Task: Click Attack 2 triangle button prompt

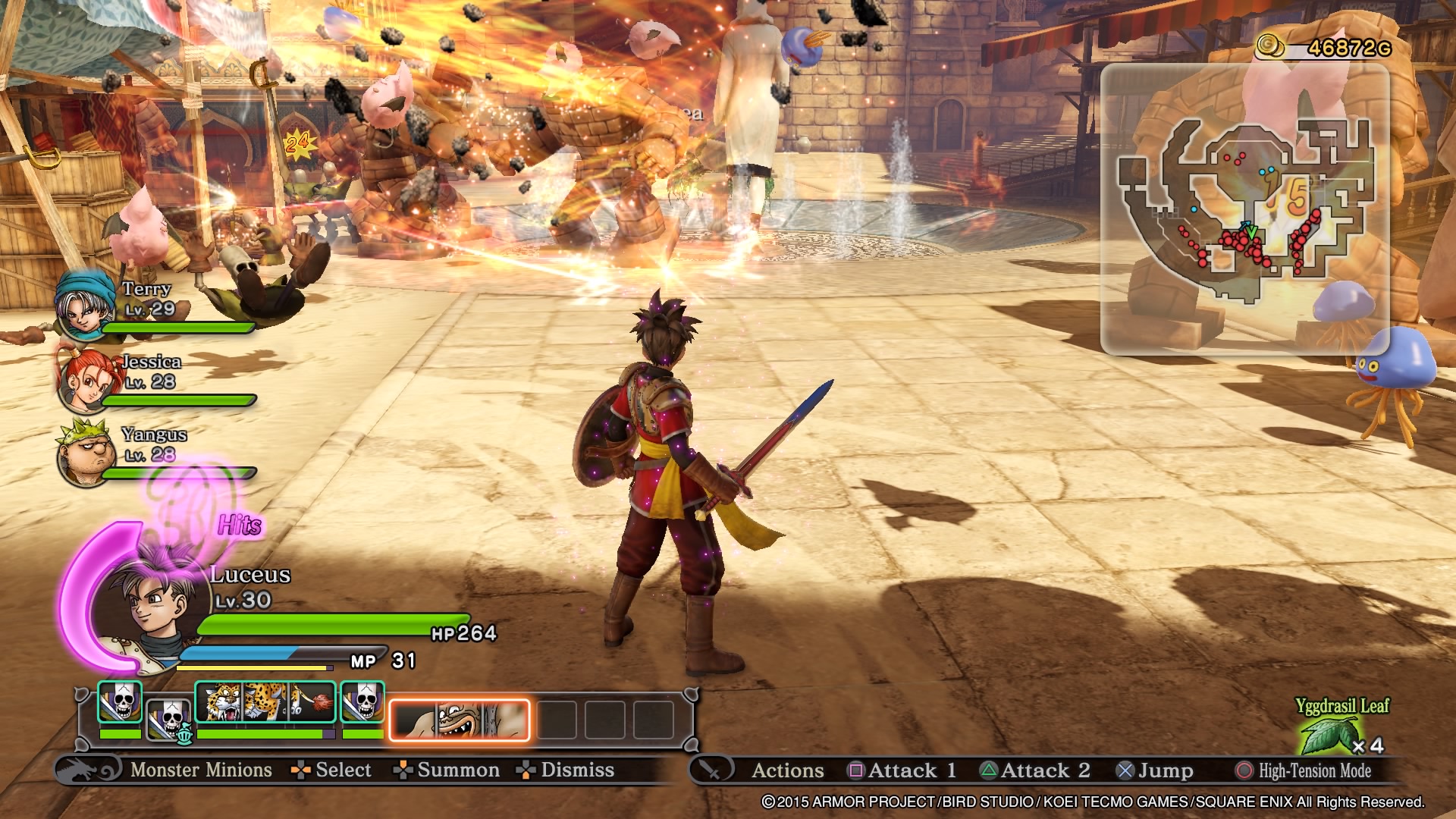Action: 990,770
